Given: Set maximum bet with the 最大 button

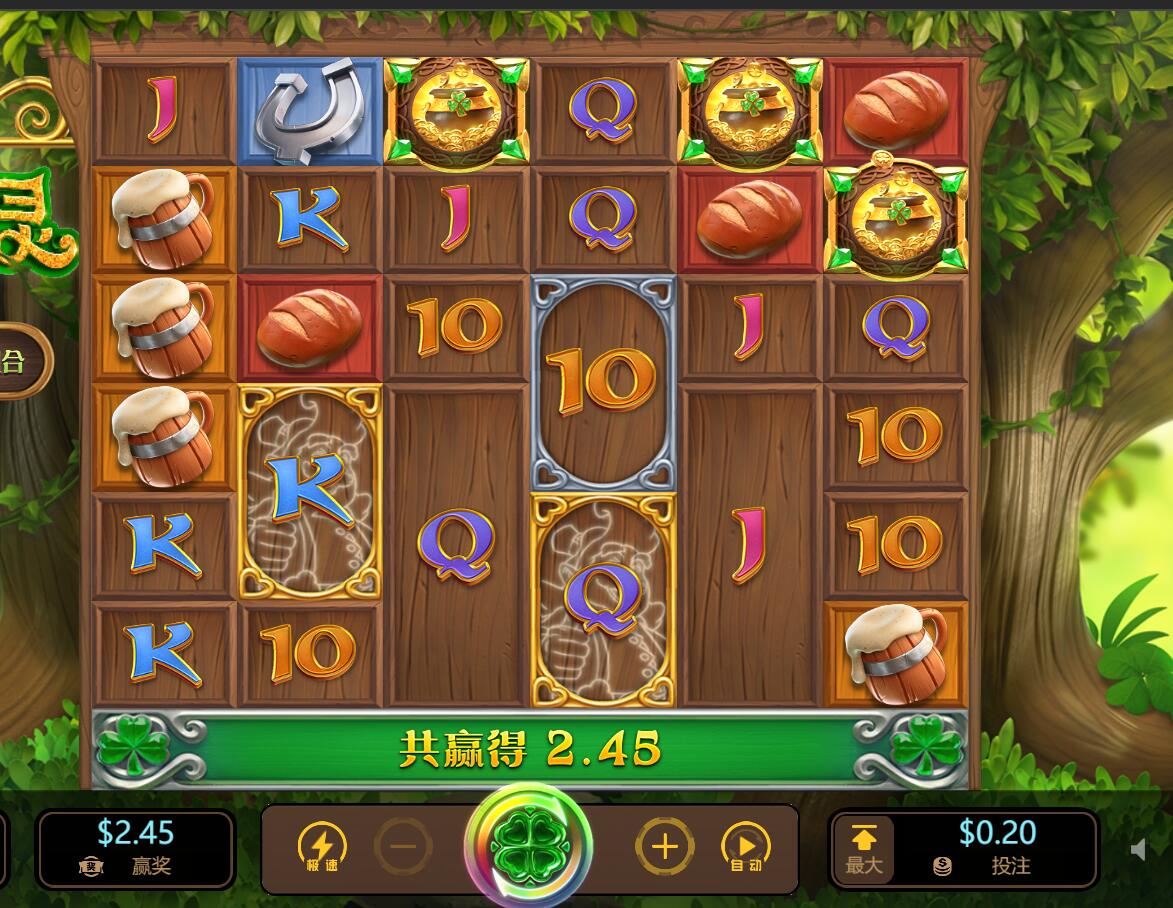Looking at the screenshot, I should 864,849.
